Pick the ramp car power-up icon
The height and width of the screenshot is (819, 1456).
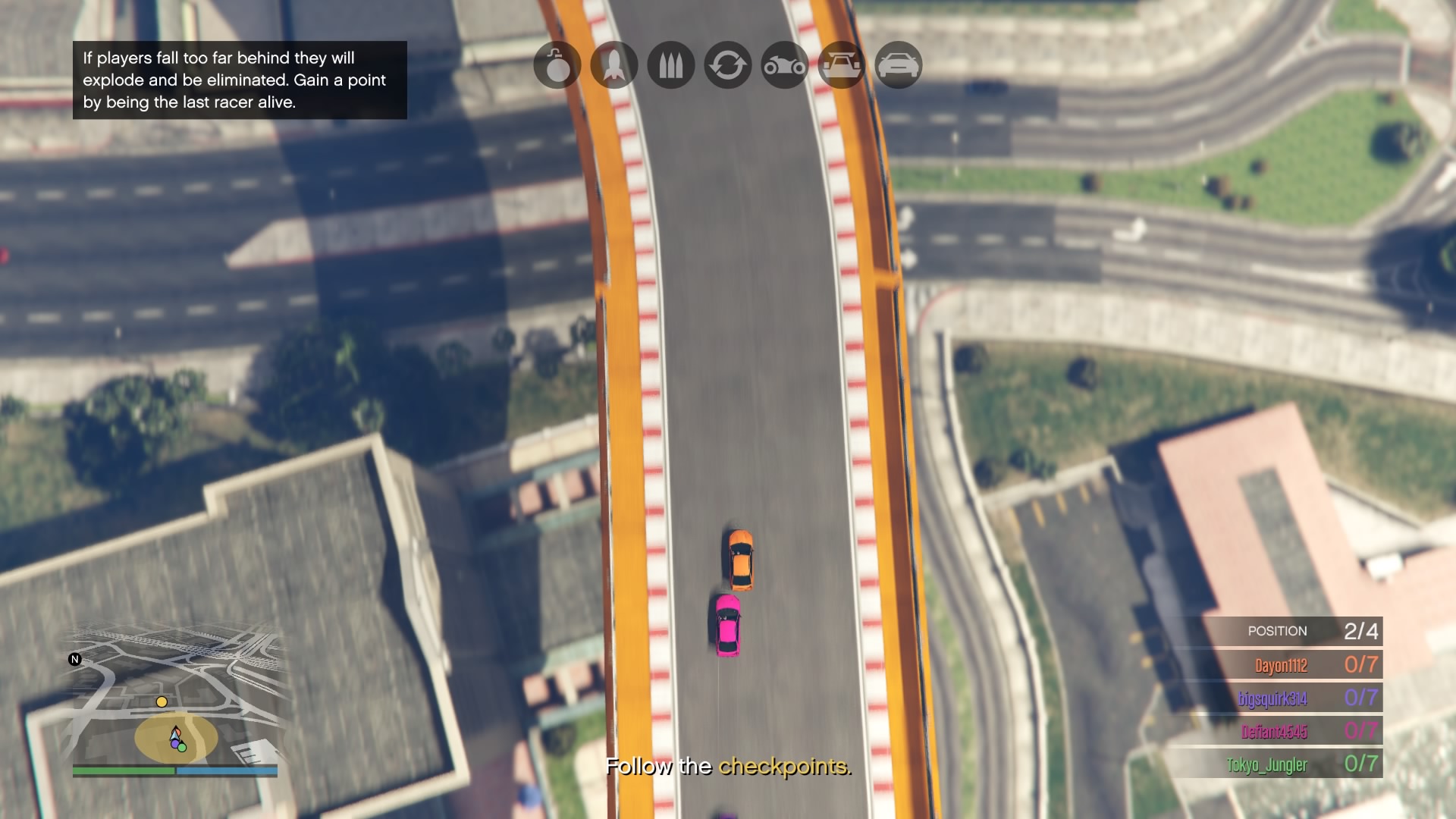[842, 65]
